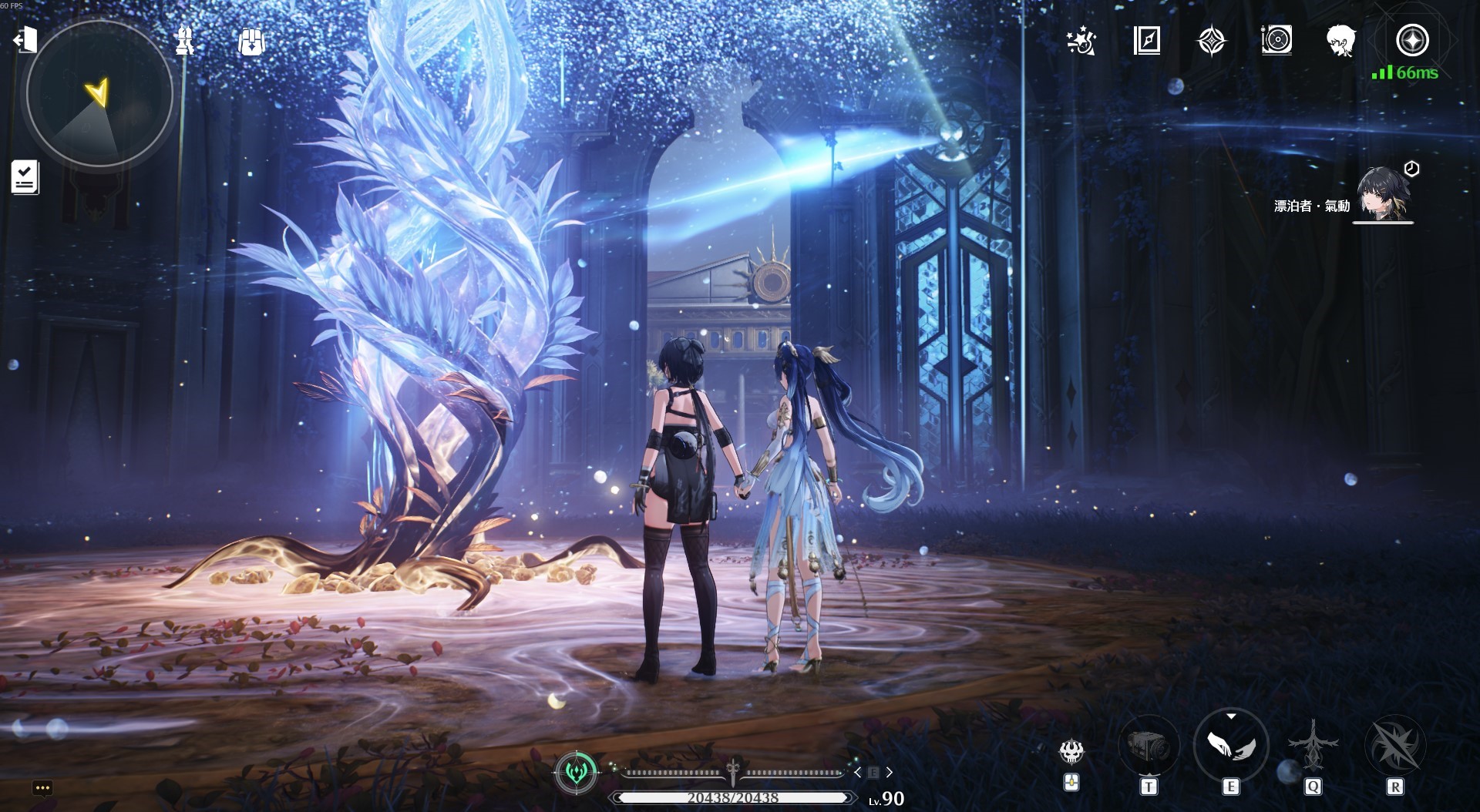The height and width of the screenshot is (812, 1480).
Task: Activate the winged sword resonance liberation icon
Action: click(x=1313, y=745)
